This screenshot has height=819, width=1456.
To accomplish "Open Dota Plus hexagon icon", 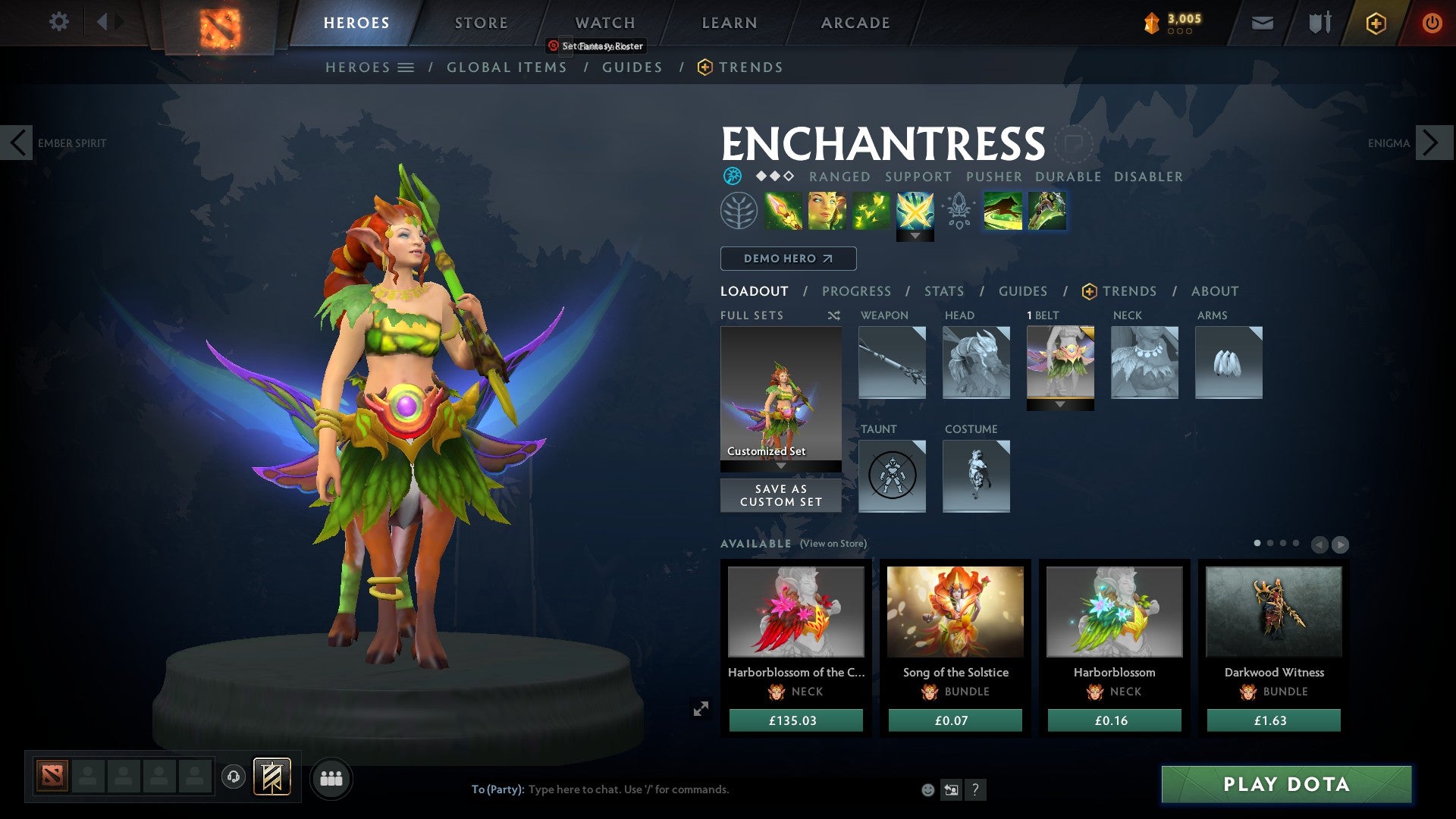I will click(1376, 23).
